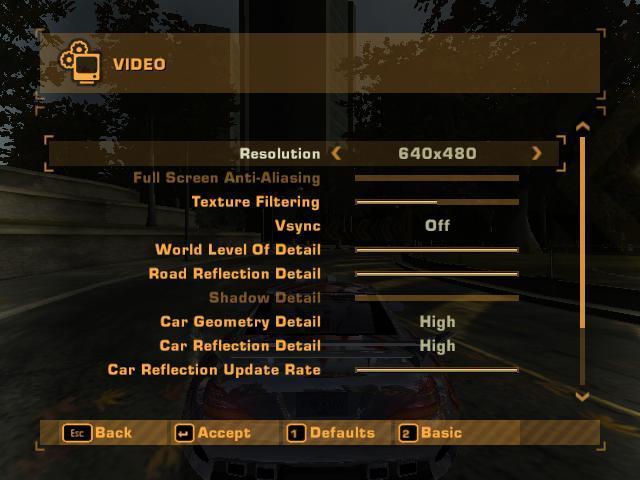The height and width of the screenshot is (480, 640).
Task: Switch to Basic video options
Action: 430,433
